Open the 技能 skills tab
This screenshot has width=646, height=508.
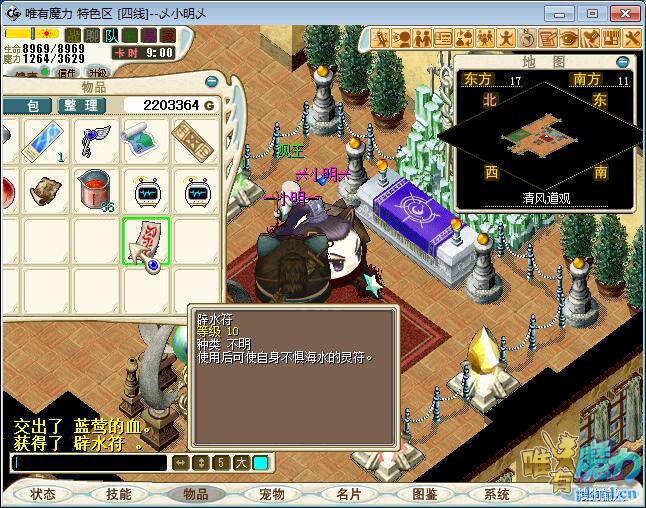(119, 494)
